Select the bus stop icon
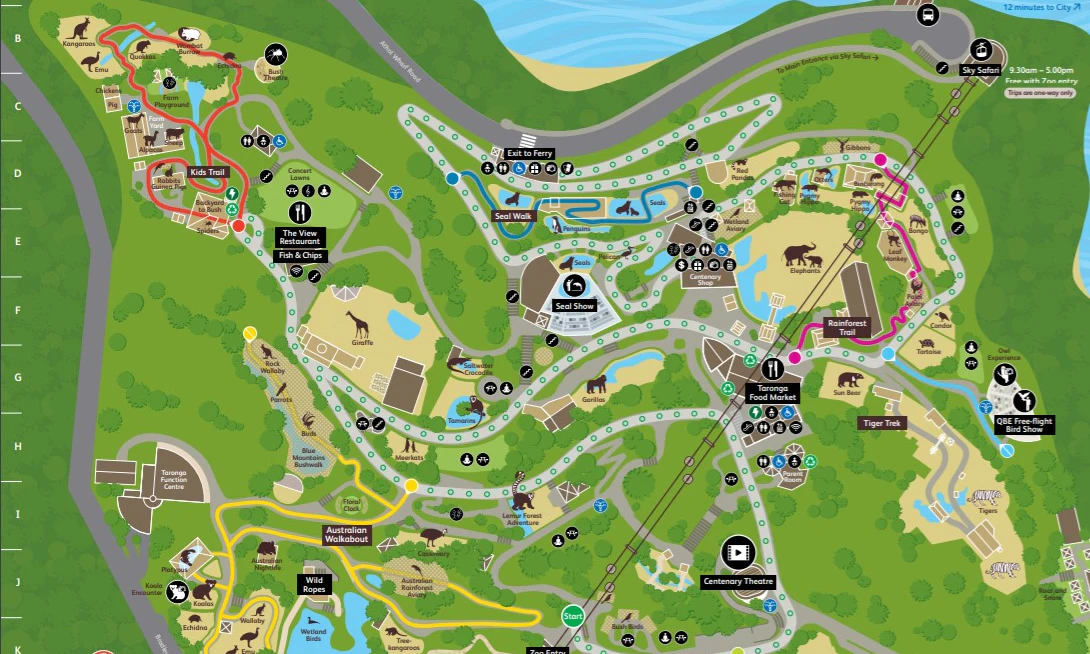The height and width of the screenshot is (654, 1090). (928, 14)
